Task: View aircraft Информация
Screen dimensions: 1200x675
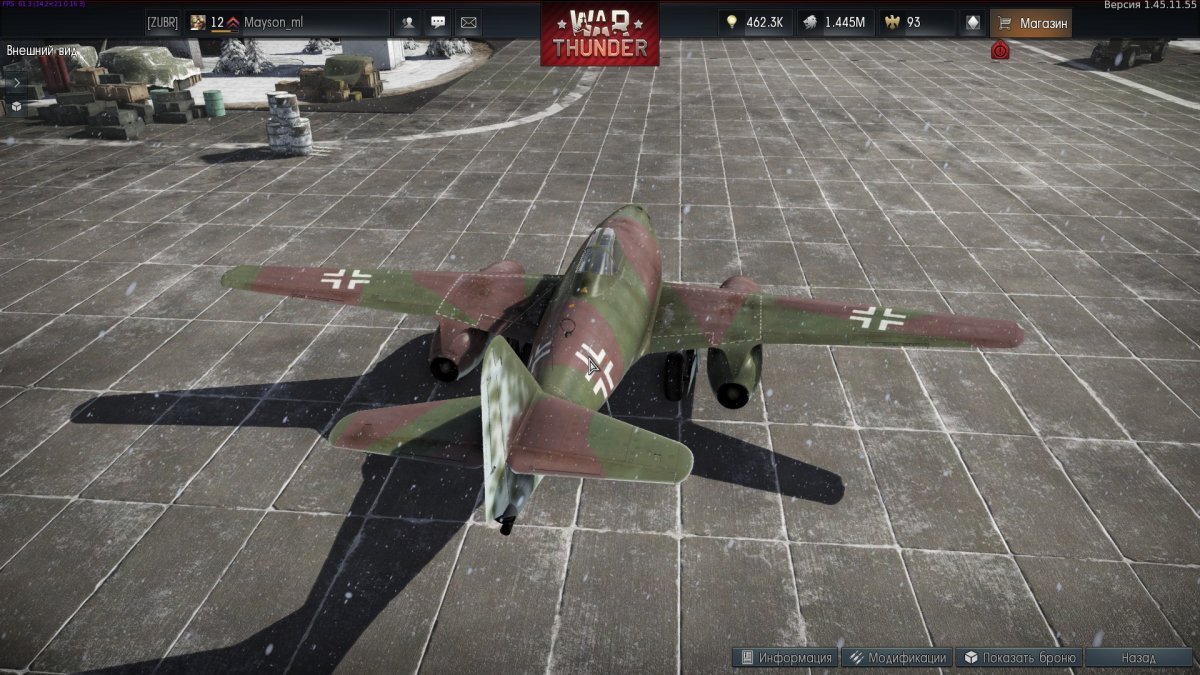Action: tap(786, 658)
